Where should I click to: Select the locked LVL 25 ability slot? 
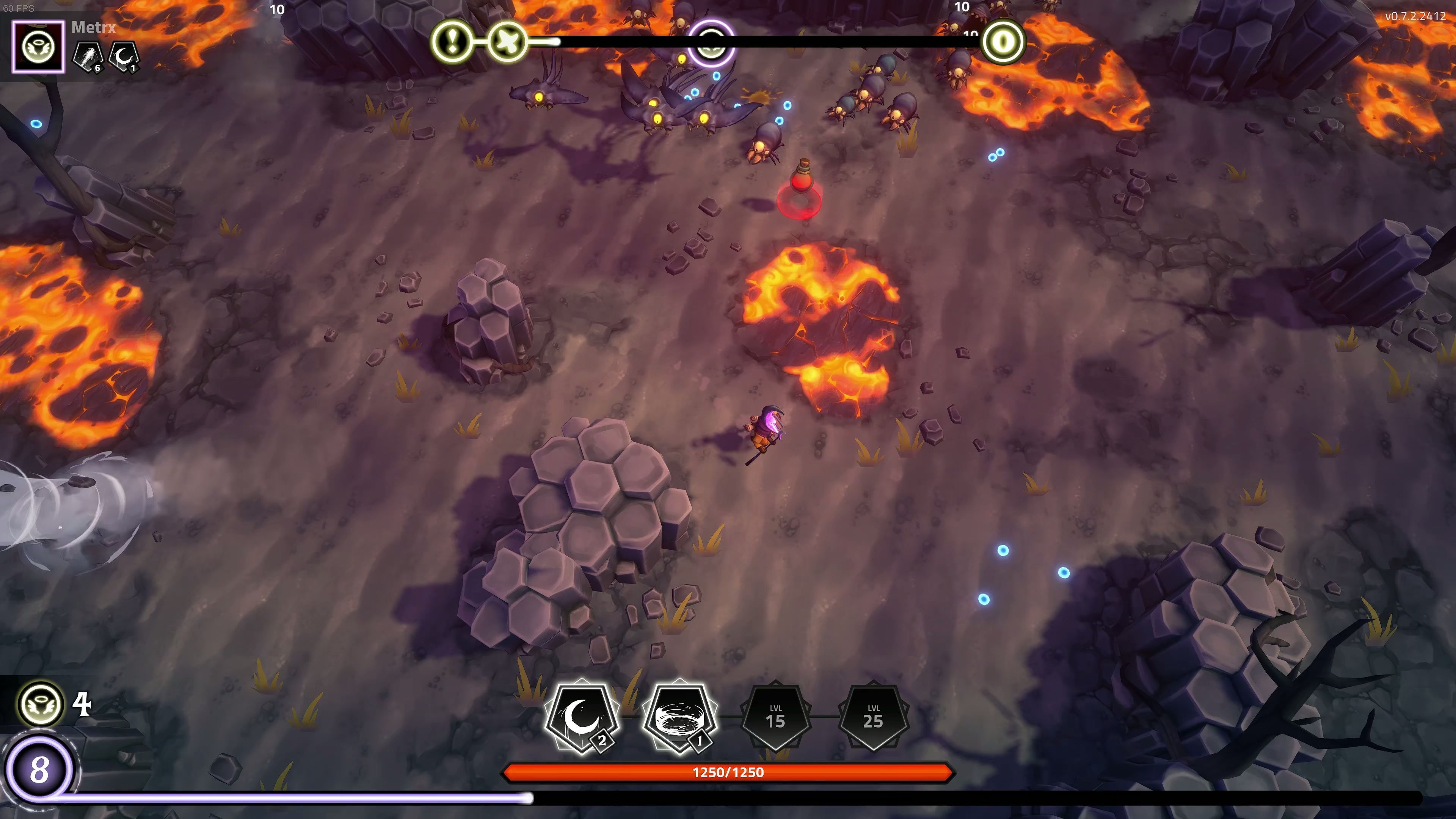click(x=873, y=717)
